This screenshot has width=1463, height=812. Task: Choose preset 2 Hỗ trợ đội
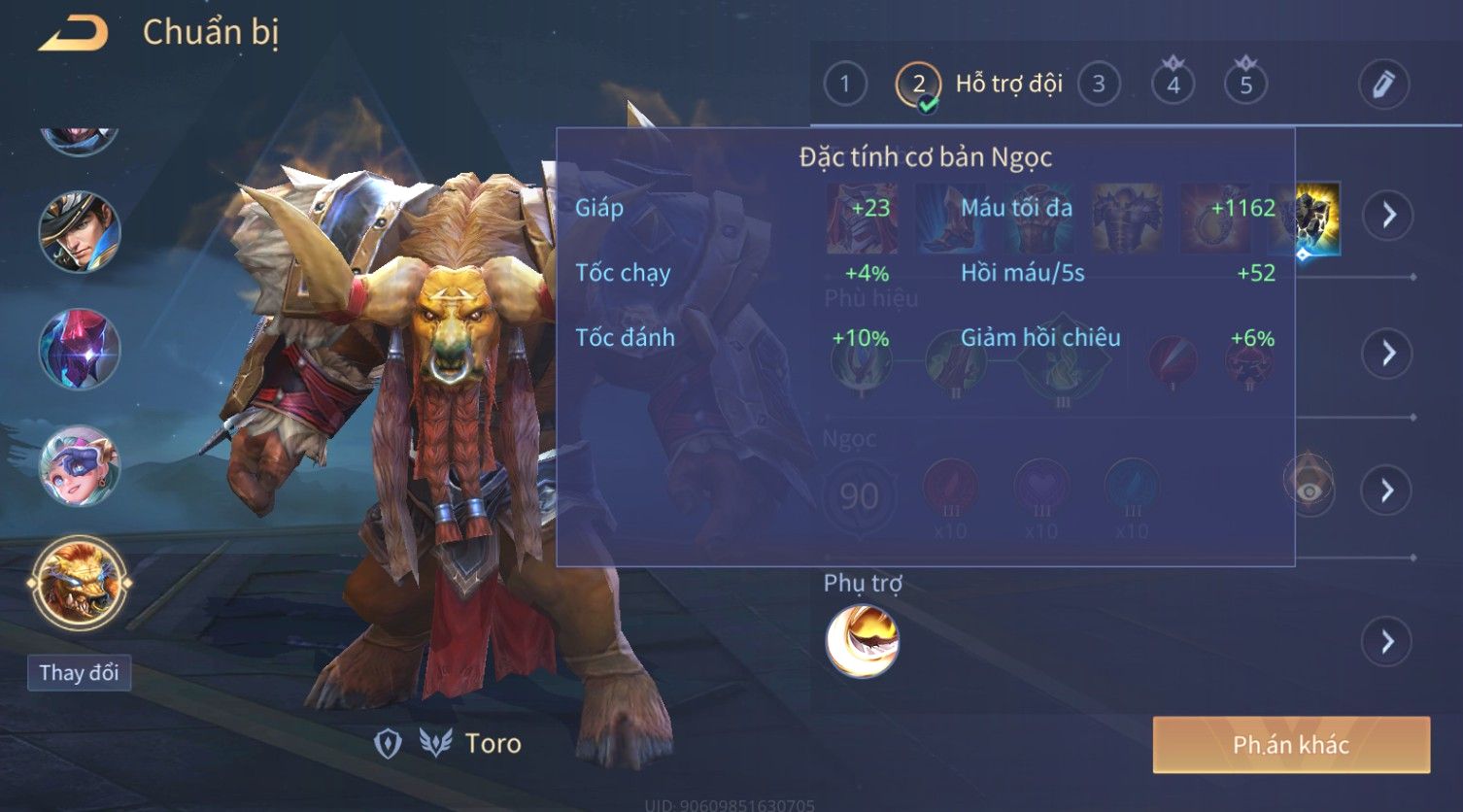tap(918, 85)
